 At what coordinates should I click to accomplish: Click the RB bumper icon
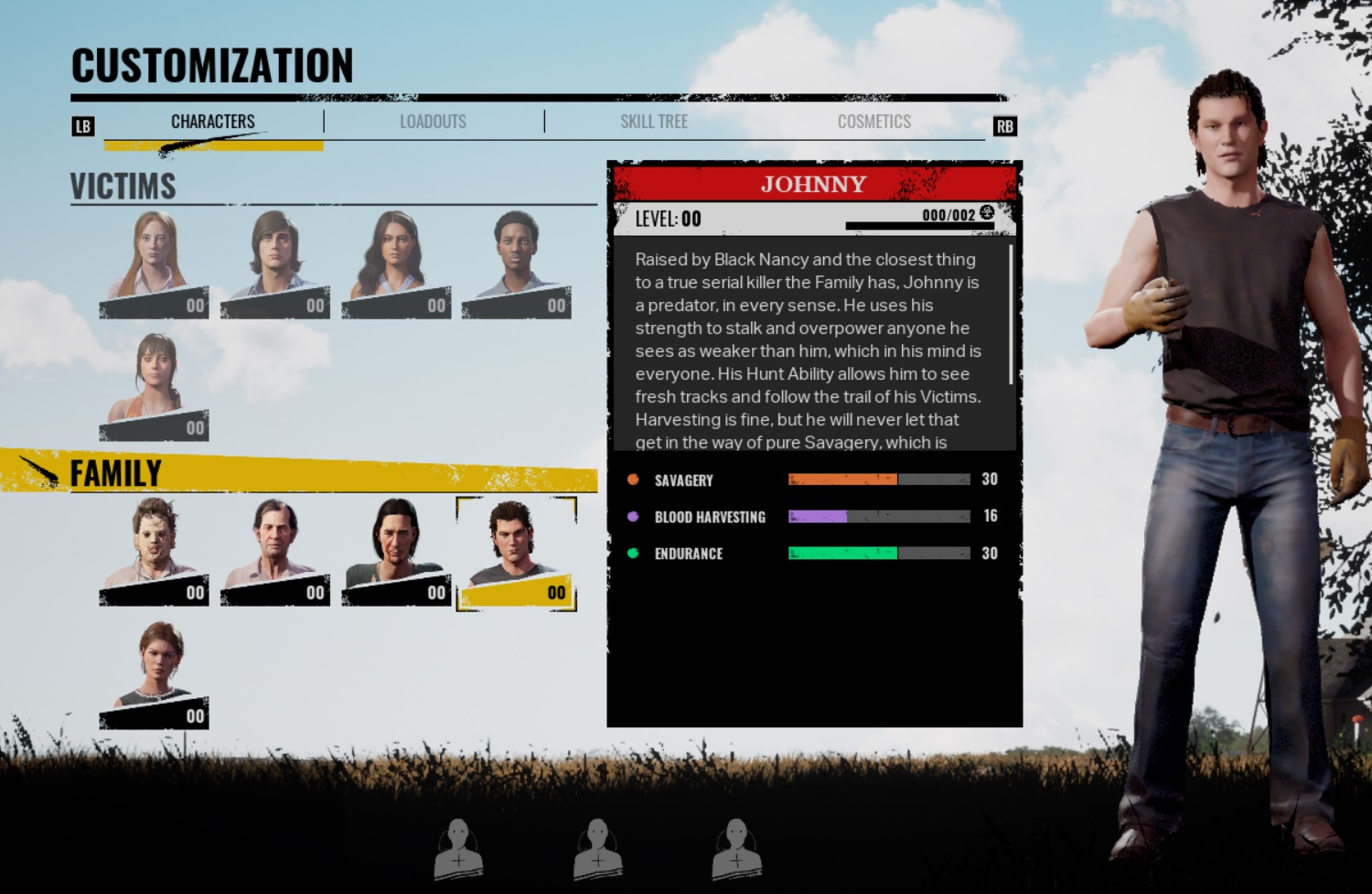1005,125
